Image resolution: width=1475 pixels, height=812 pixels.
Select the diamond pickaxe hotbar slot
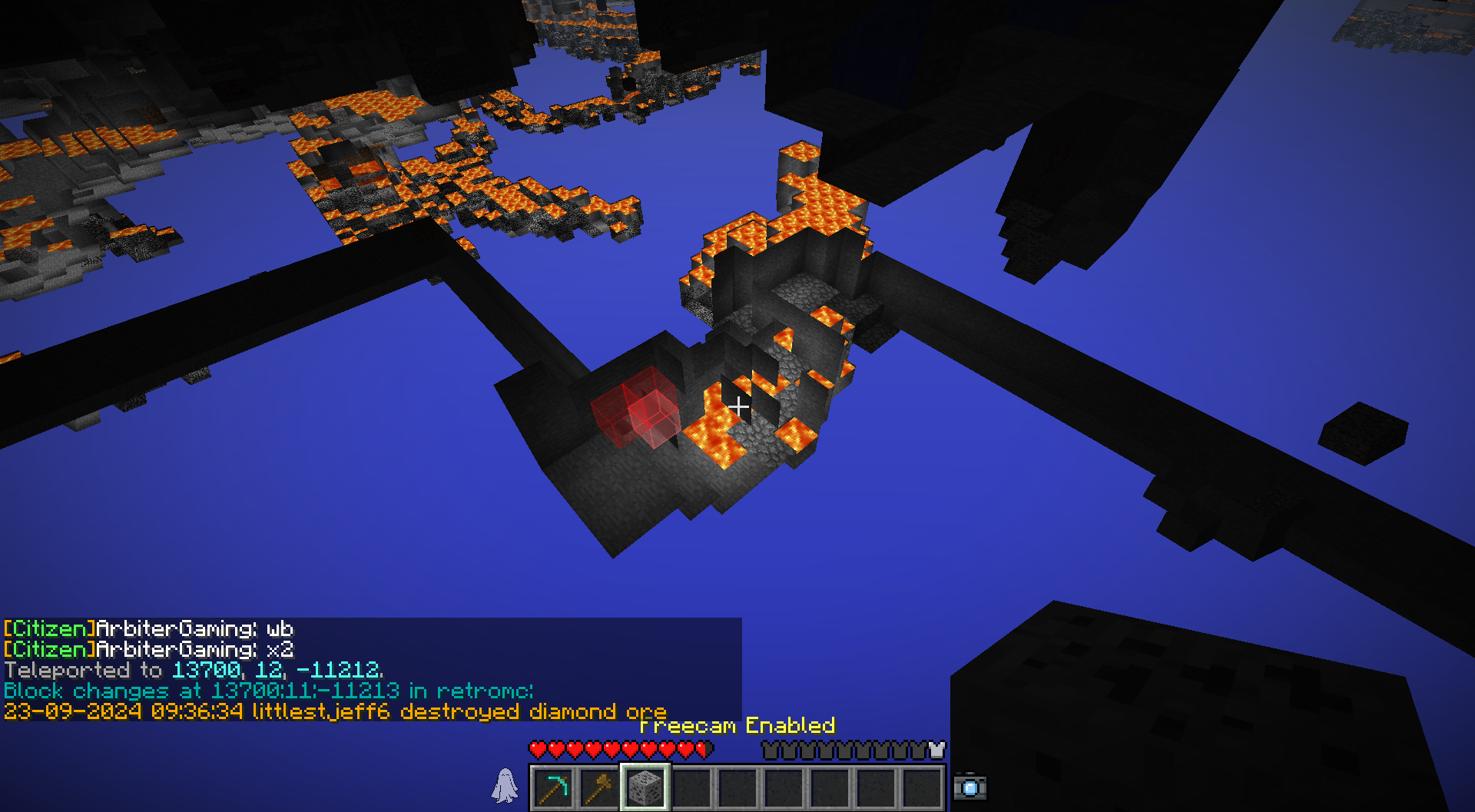coord(553,787)
